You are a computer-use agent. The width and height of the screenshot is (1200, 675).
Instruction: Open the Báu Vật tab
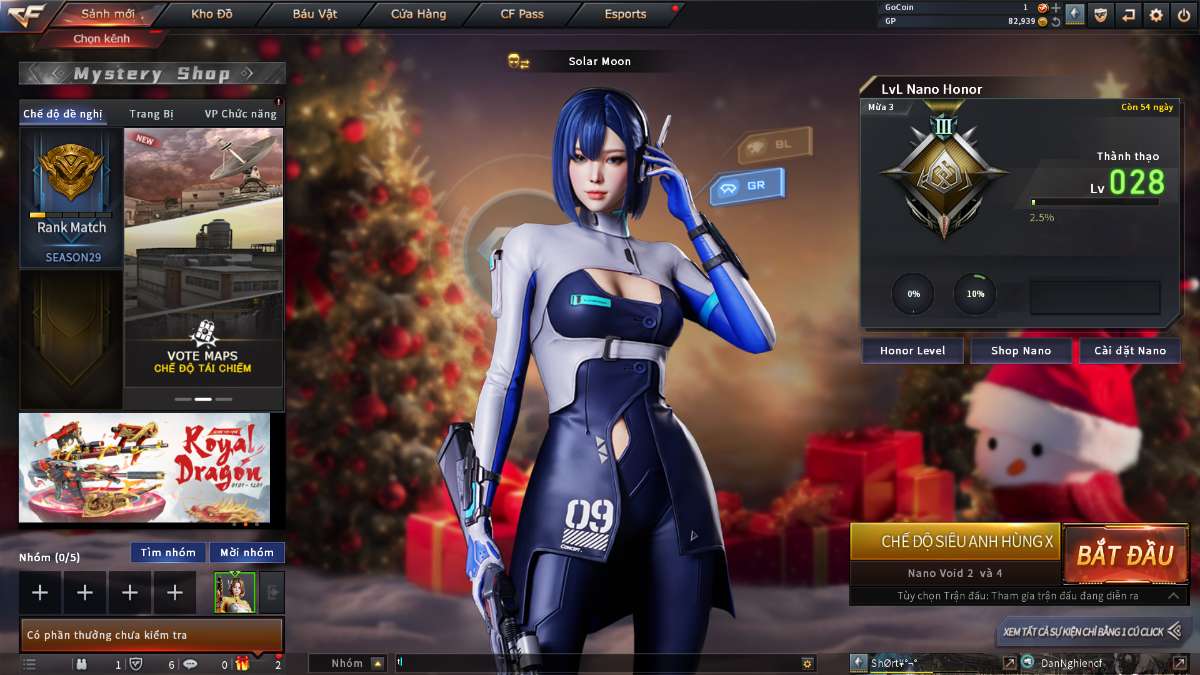tap(315, 14)
